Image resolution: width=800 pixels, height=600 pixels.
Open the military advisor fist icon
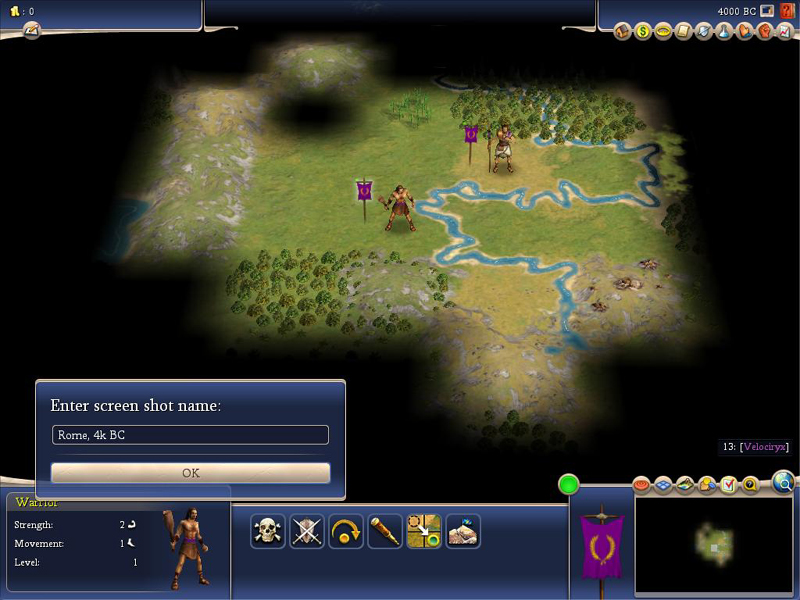pos(765,32)
